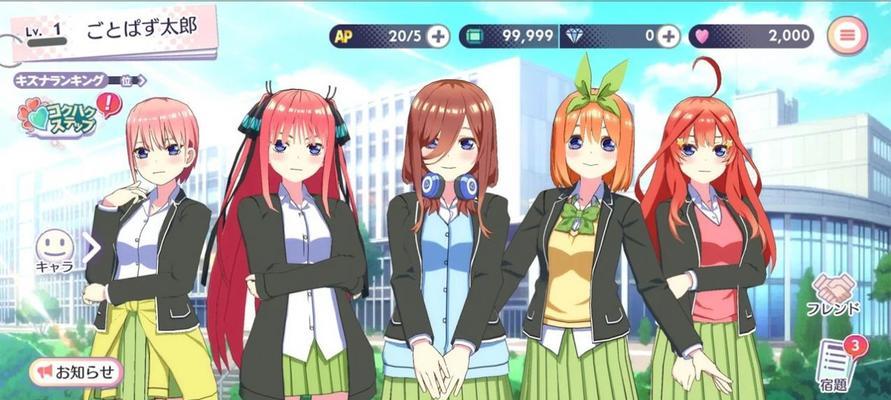Open the キャラ character menu

click(56, 250)
